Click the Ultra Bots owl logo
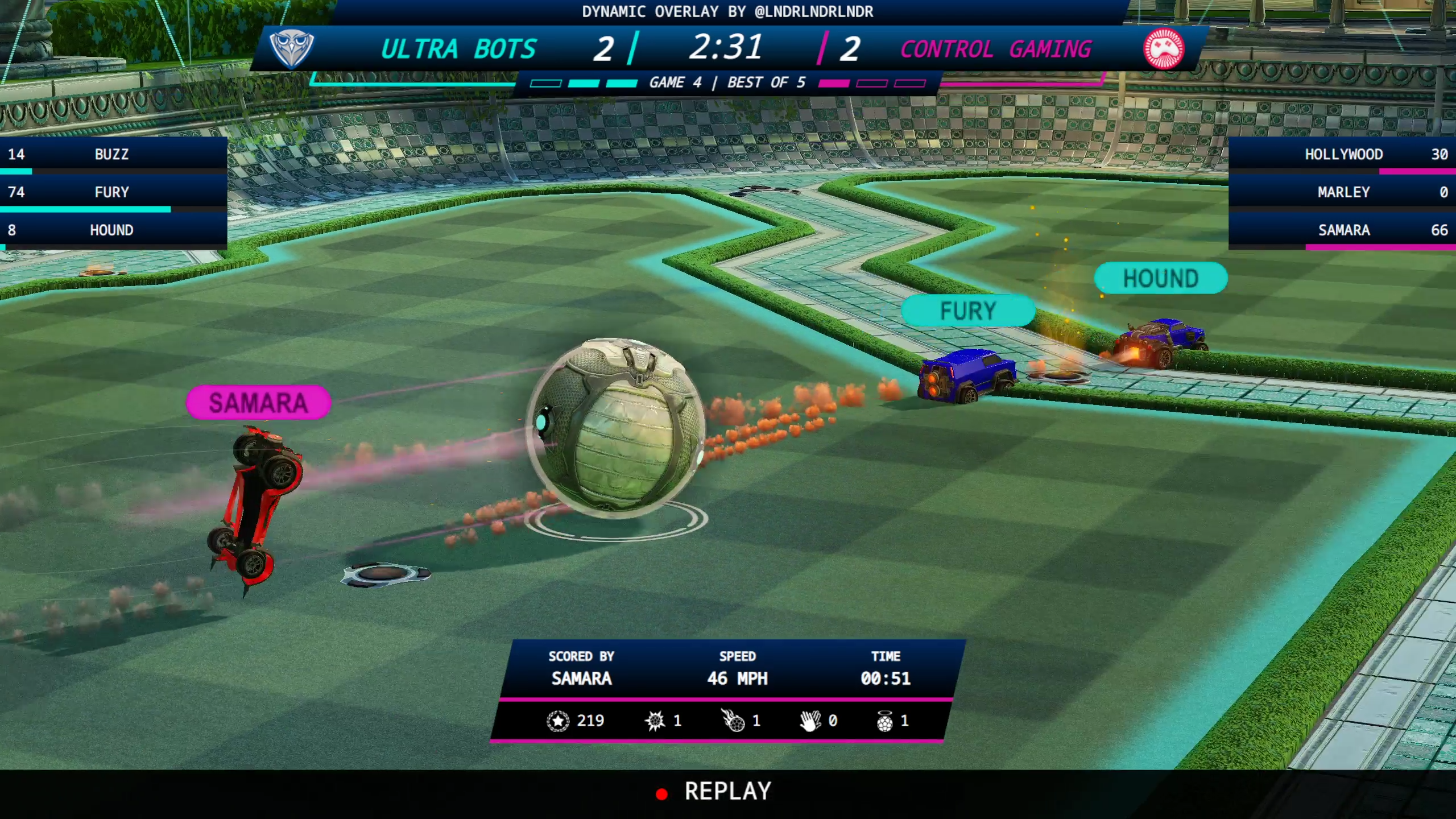The image size is (1456, 819). tap(291, 49)
